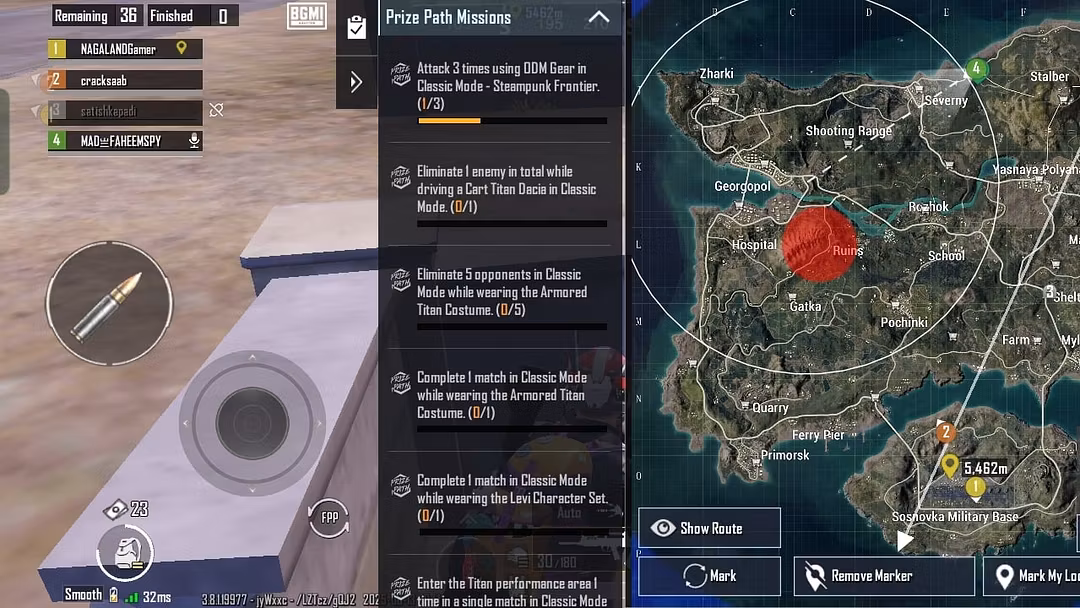Image resolution: width=1080 pixels, height=608 pixels.
Task: Open the mission clipboard checklist icon
Action: tap(356, 27)
